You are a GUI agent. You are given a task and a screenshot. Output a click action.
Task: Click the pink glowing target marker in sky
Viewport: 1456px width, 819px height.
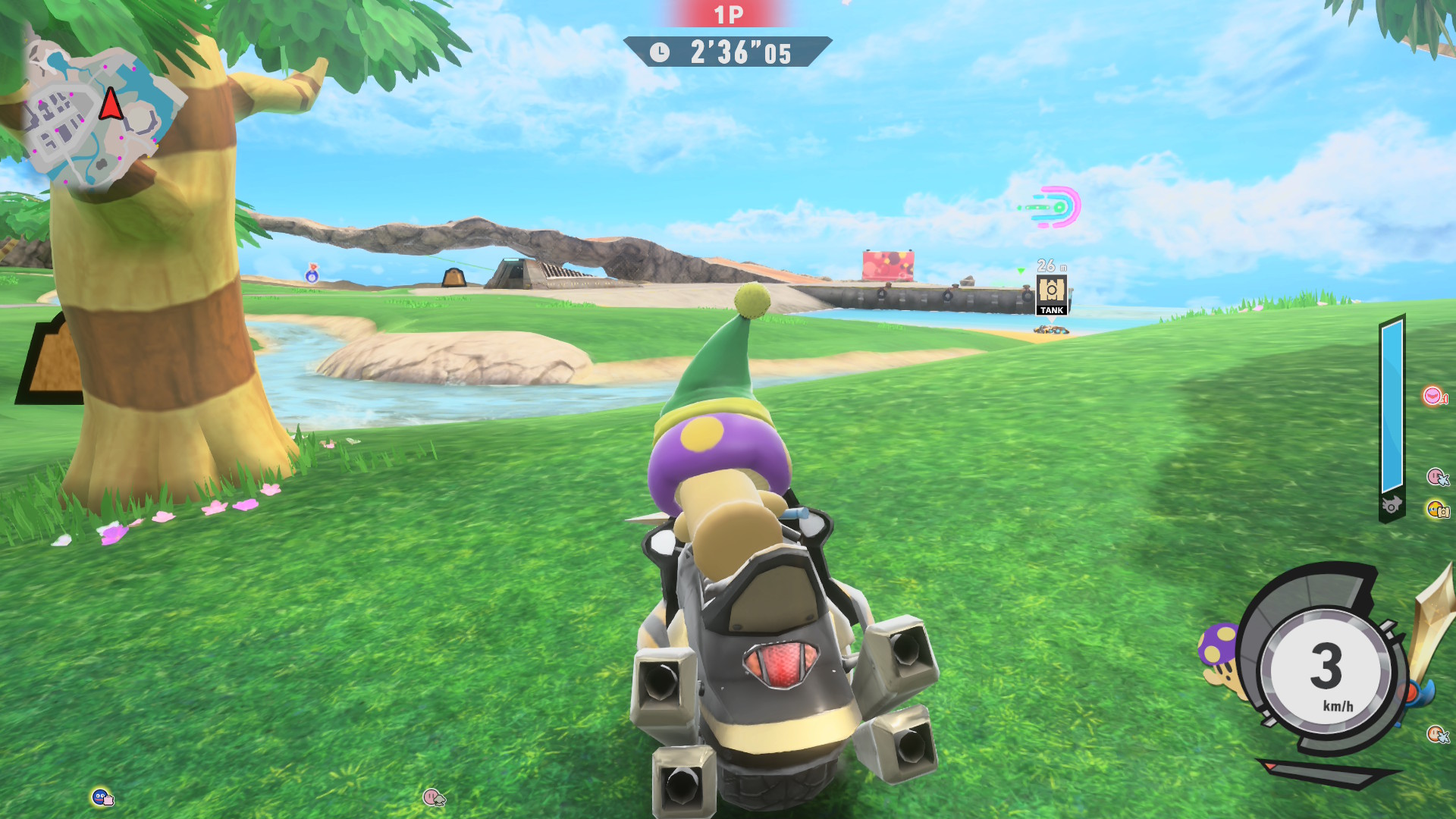coord(1056,206)
